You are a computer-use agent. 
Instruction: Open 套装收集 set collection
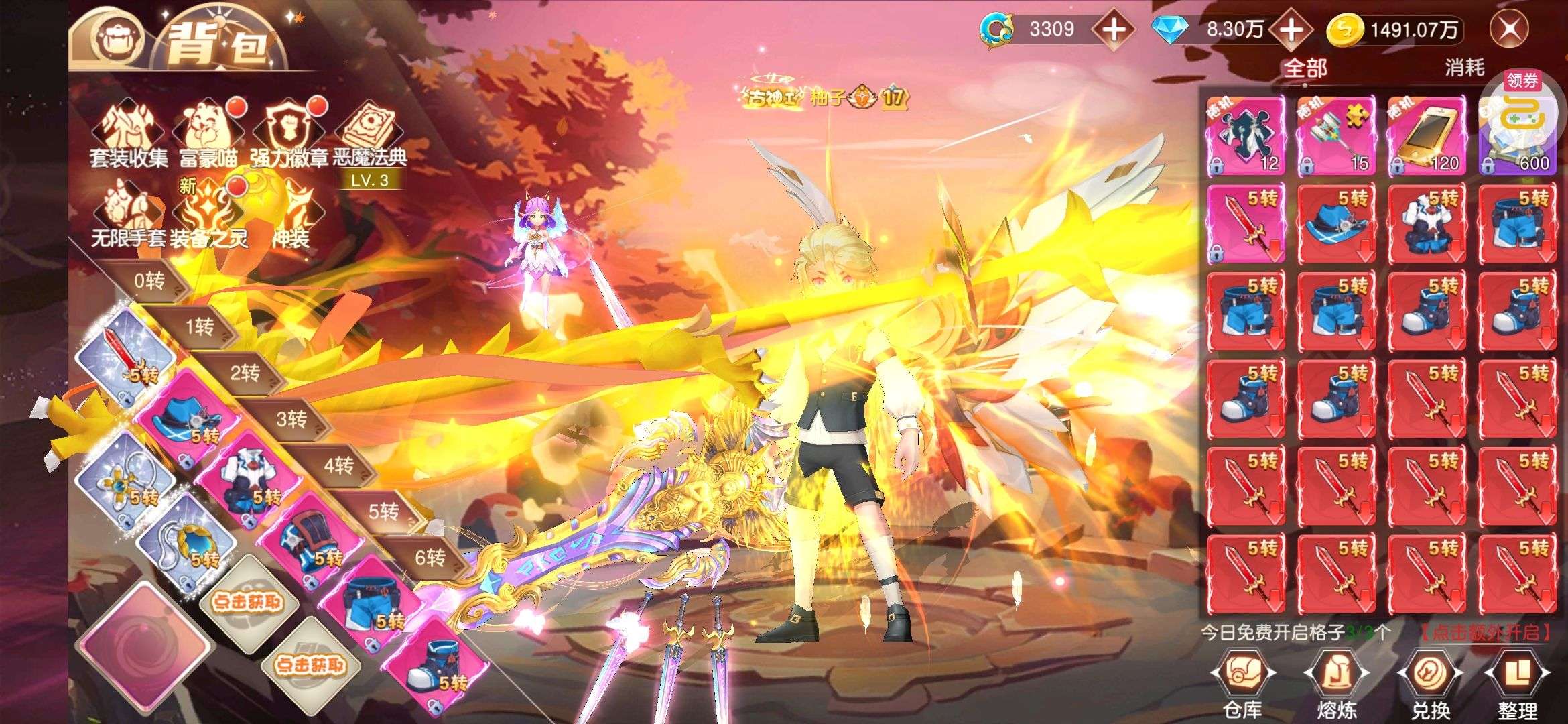(x=129, y=134)
